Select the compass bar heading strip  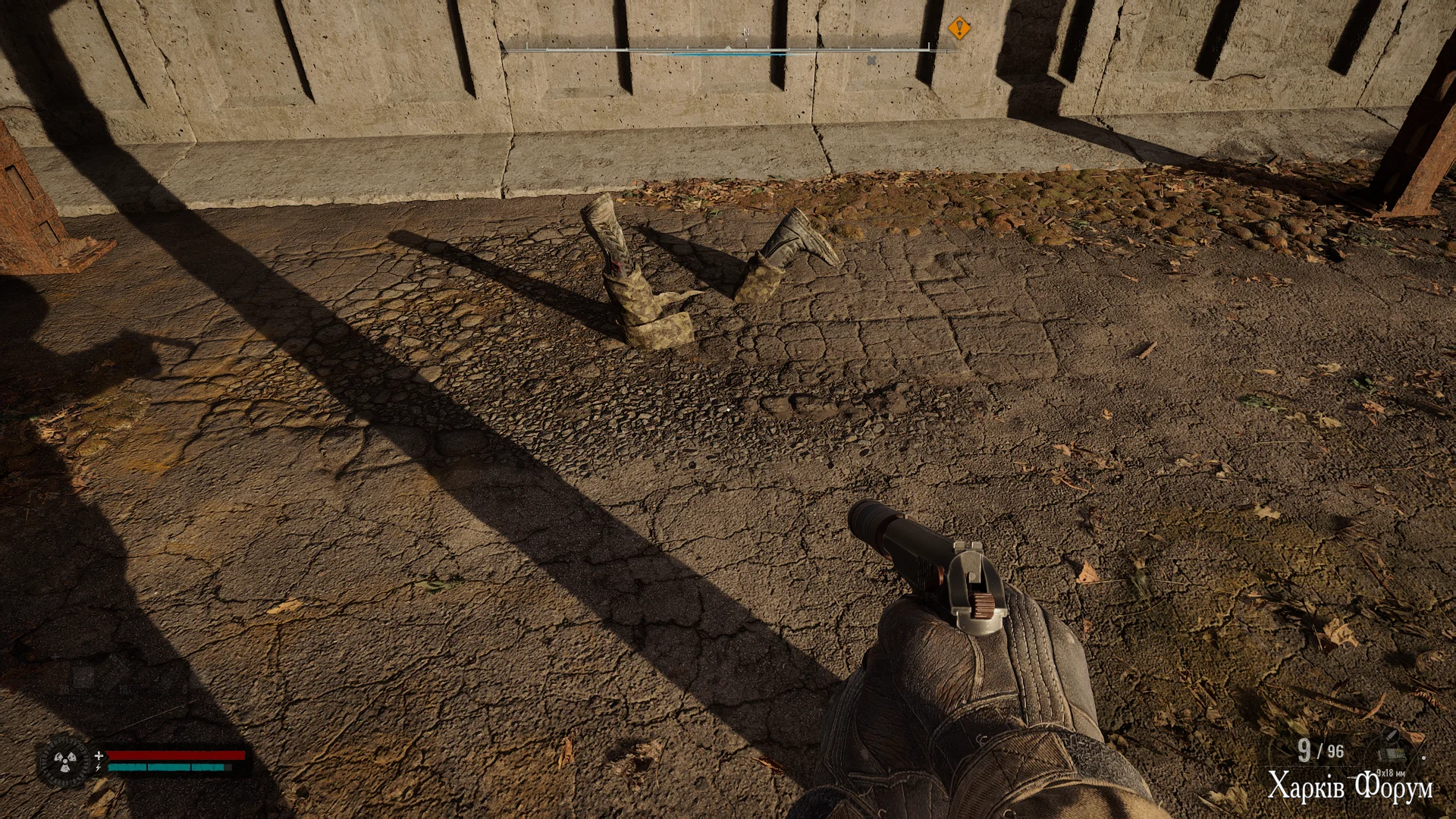click(x=728, y=50)
